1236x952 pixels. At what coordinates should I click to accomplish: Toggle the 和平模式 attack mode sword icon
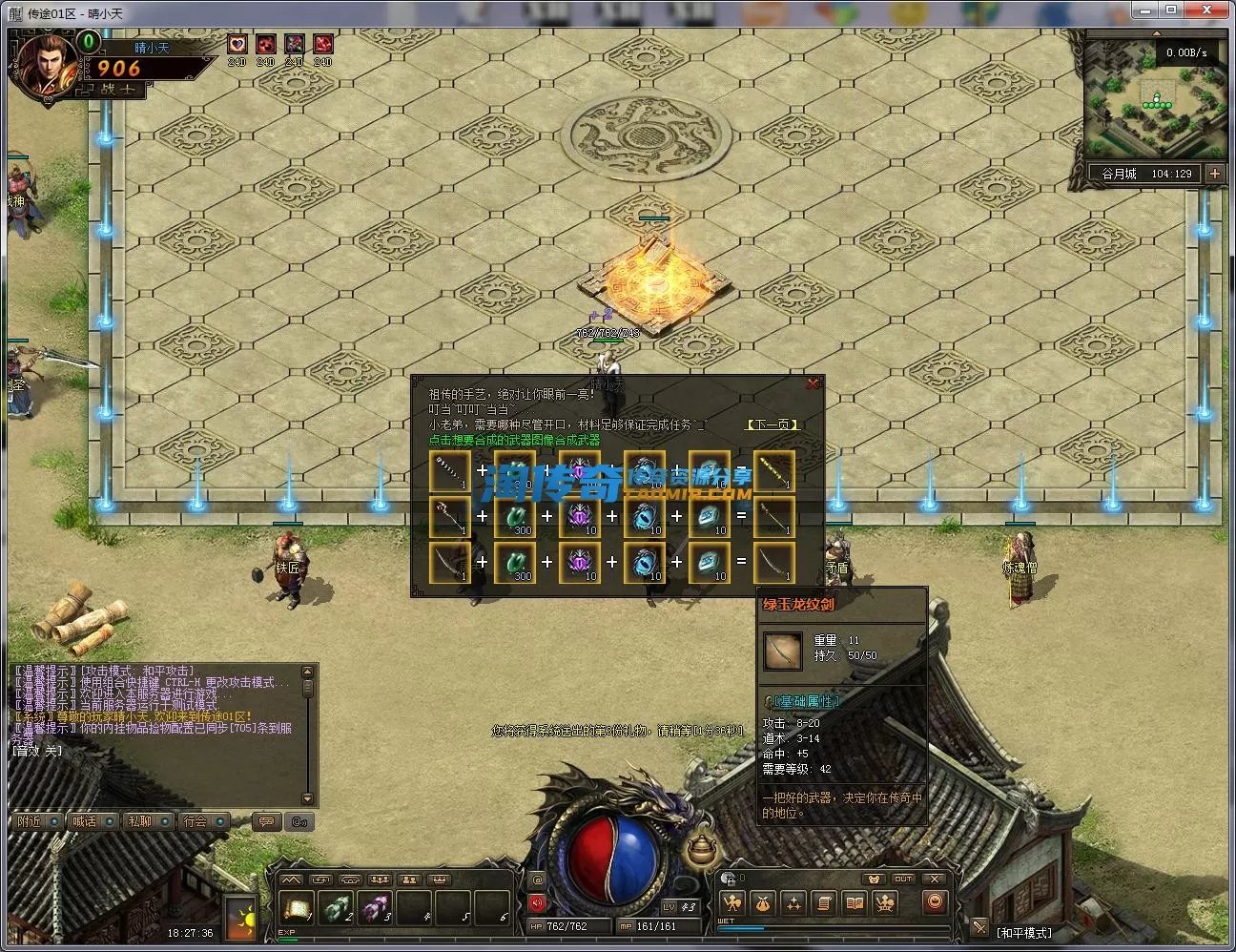click(x=979, y=926)
